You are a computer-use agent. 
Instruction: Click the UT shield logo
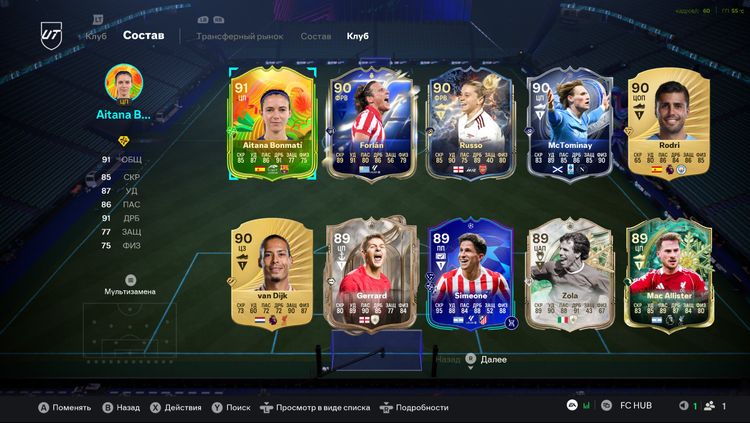51,34
